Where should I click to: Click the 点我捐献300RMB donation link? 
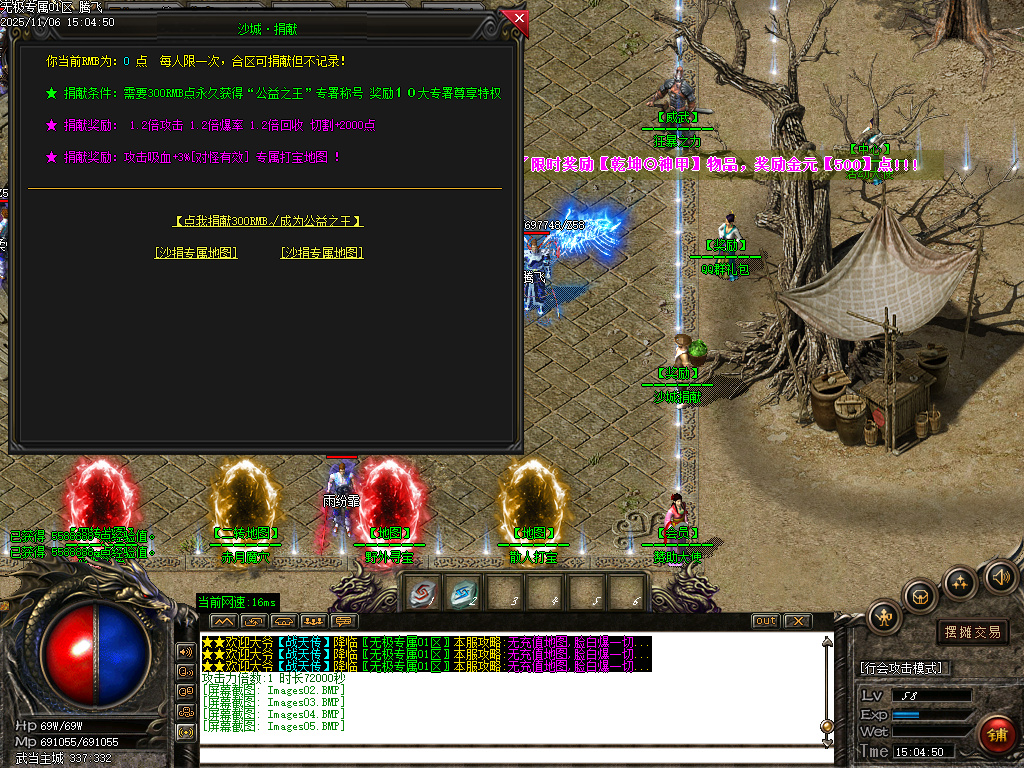(x=268, y=221)
